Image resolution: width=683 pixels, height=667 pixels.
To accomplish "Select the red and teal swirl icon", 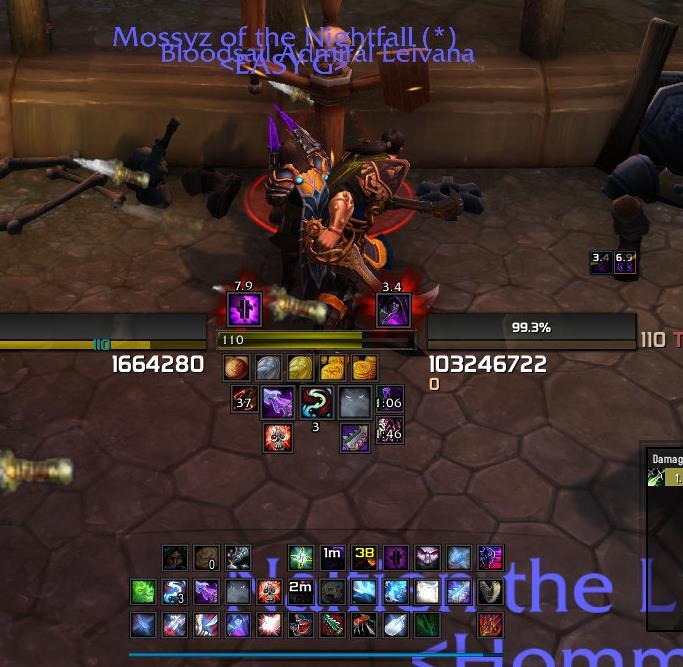I will (317, 402).
